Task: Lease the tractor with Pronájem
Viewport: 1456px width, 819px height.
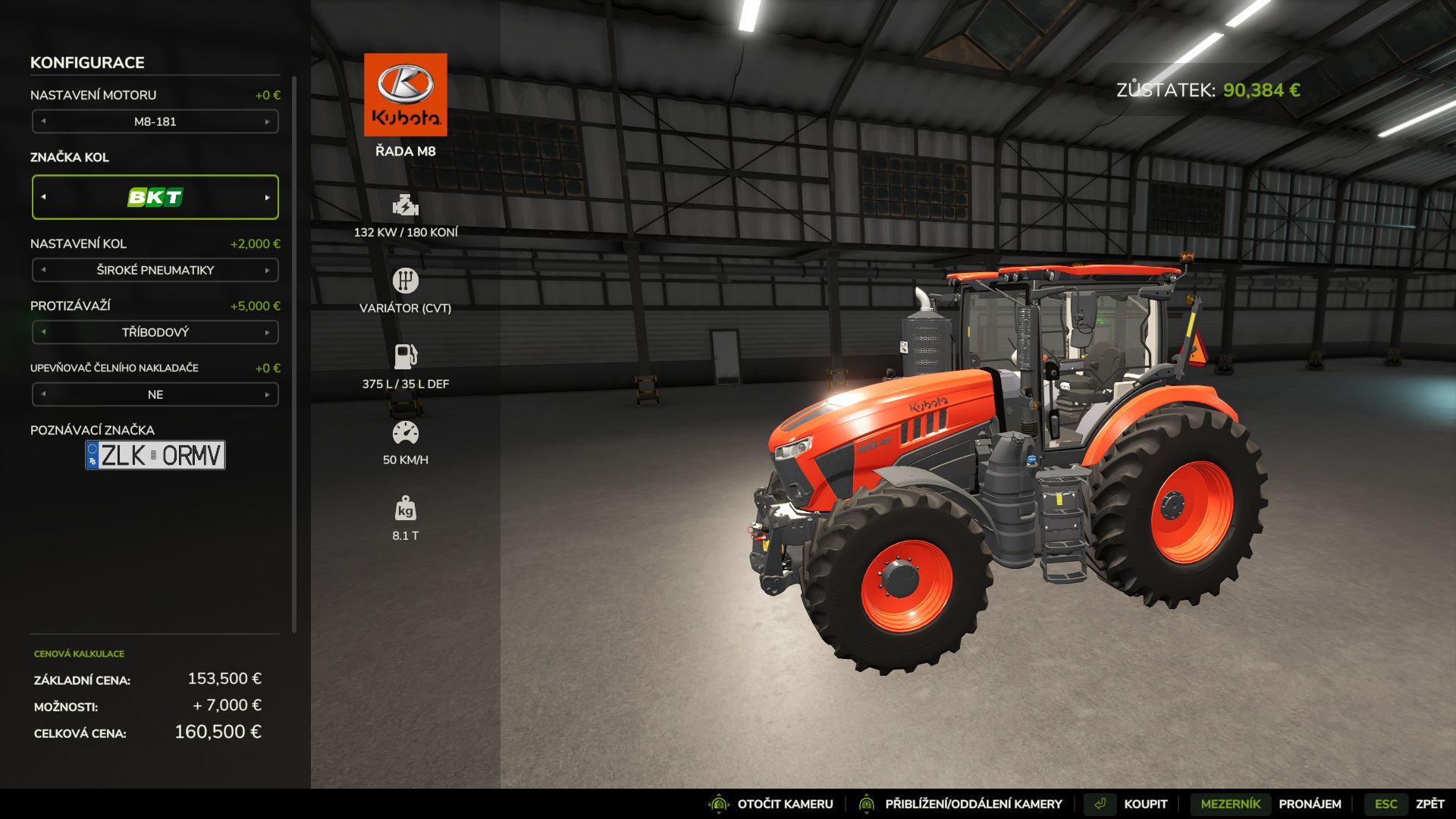Action: click(x=1266, y=804)
